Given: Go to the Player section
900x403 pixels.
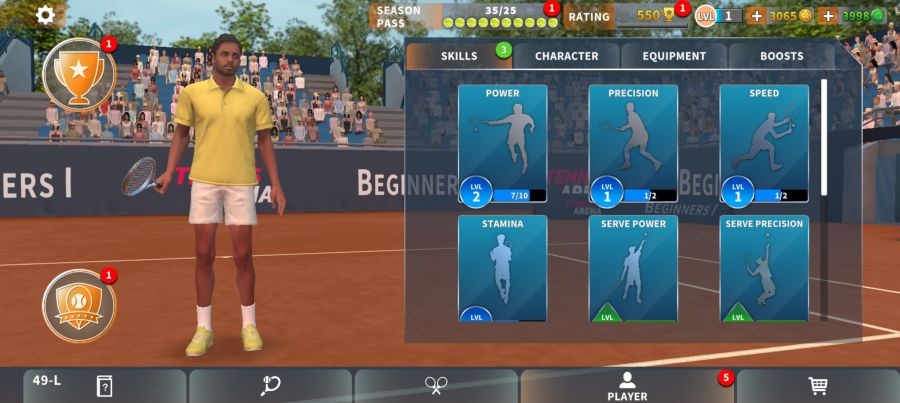Looking at the screenshot, I should coord(627,386).
